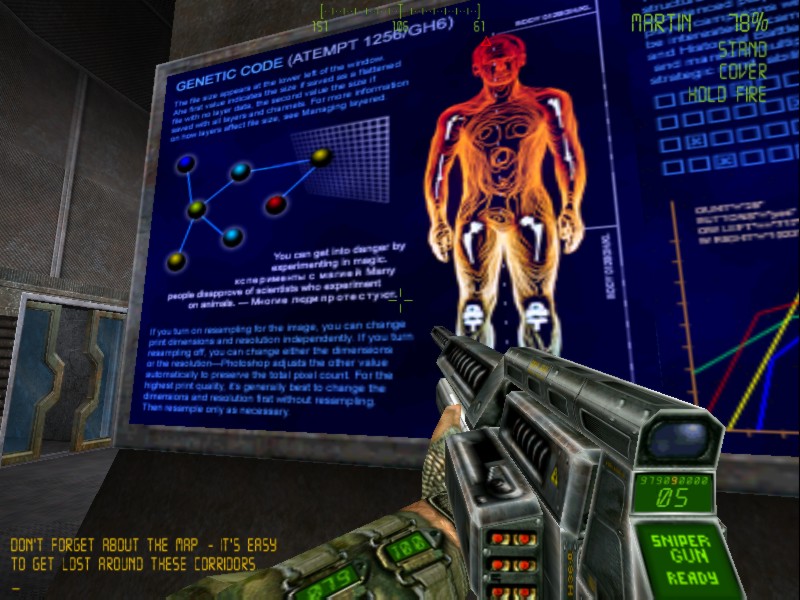
Task: Toggle Martin's STAND stance order
Action: (x=741, y=49)
